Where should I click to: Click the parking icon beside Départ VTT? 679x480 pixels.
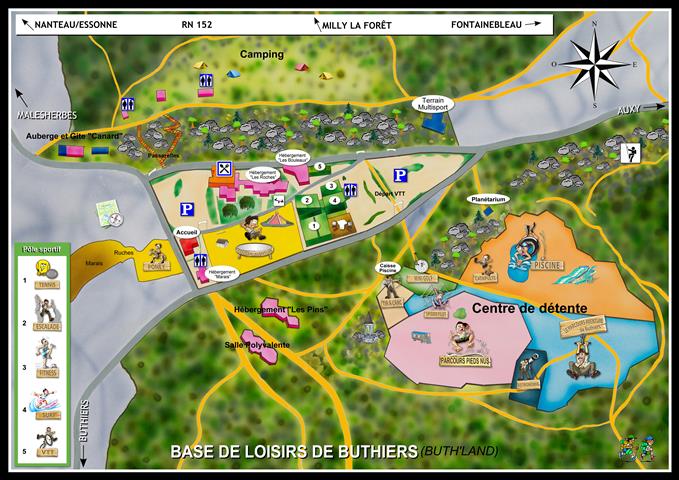coord(399,174)
